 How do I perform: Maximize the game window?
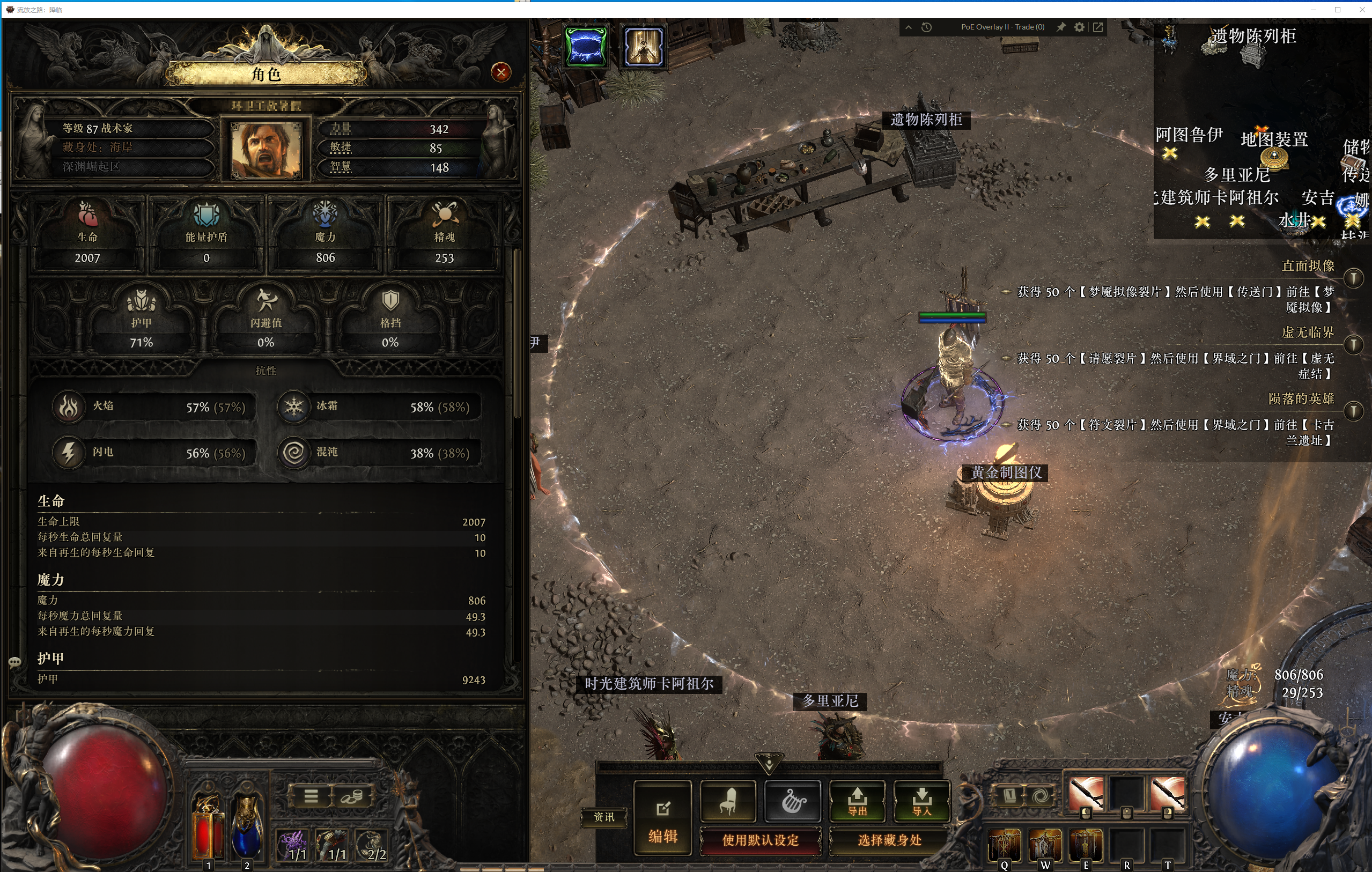pyautogui.click(x=1337, y=10)
